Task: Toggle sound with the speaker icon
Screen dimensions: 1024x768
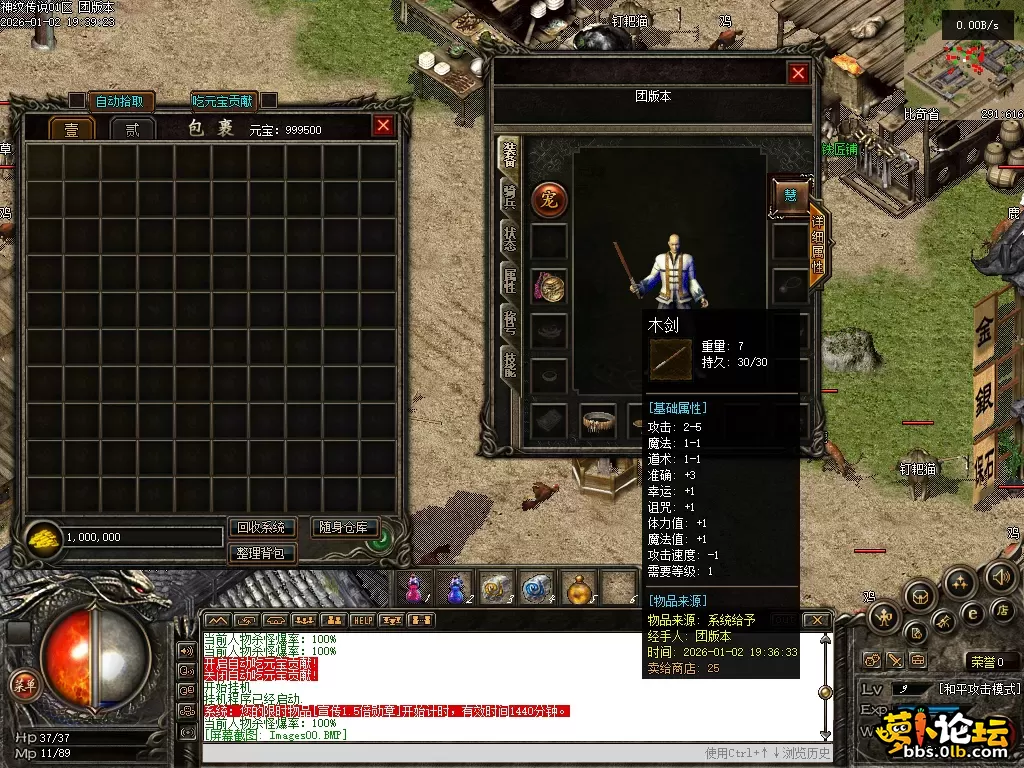Action: click(x=1000, y=576)
